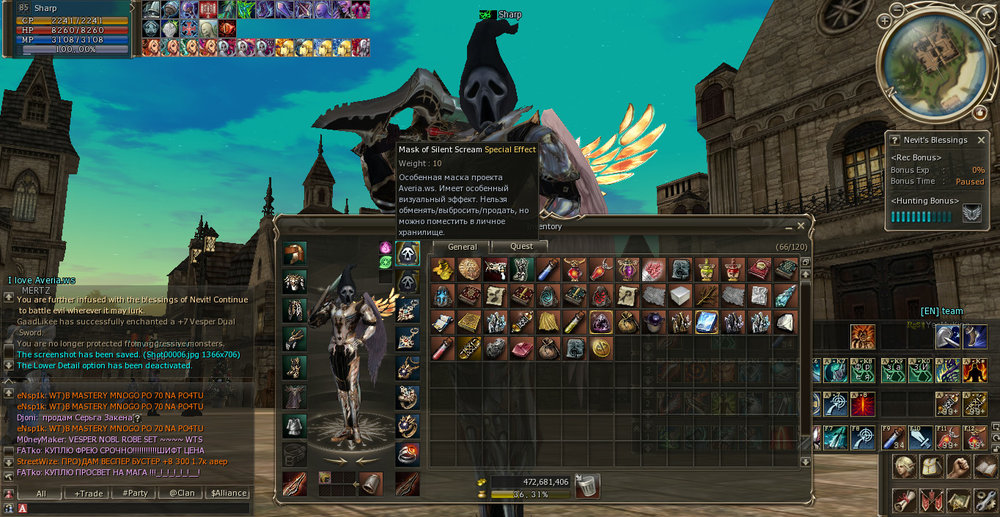
Task: Select the glowing blue card item
Action: click(x=705, y=321)
